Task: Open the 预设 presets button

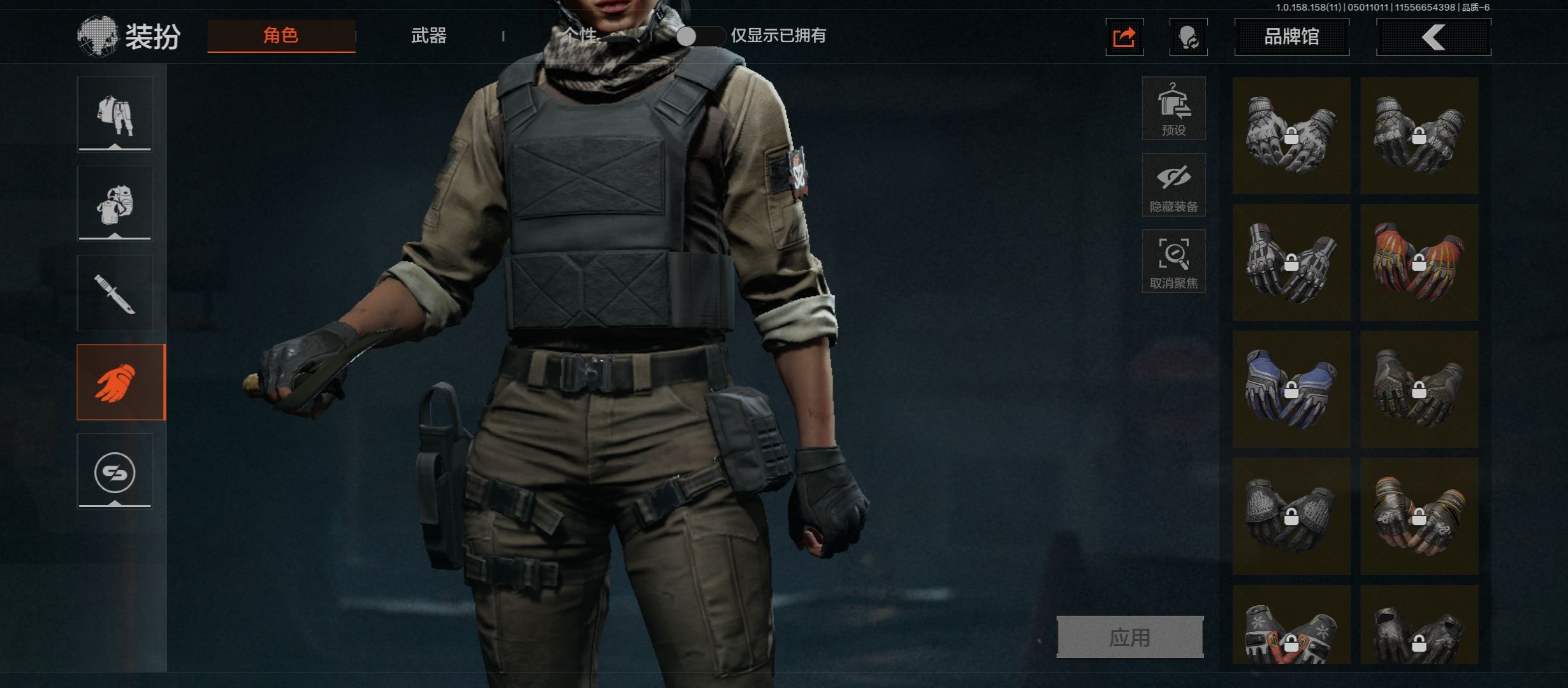Action: [1173, 108]
